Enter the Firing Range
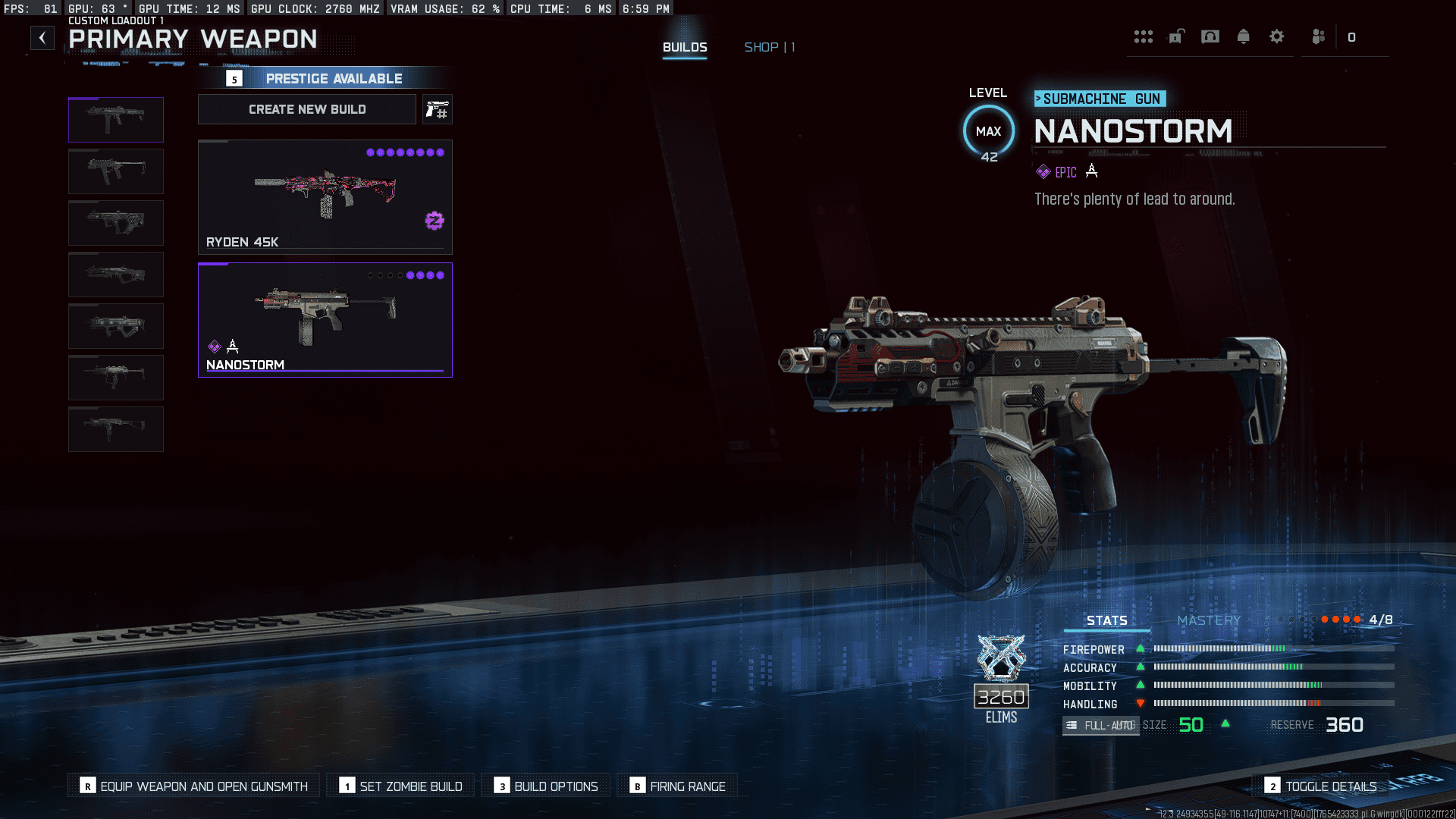 (x=677, y=786)
